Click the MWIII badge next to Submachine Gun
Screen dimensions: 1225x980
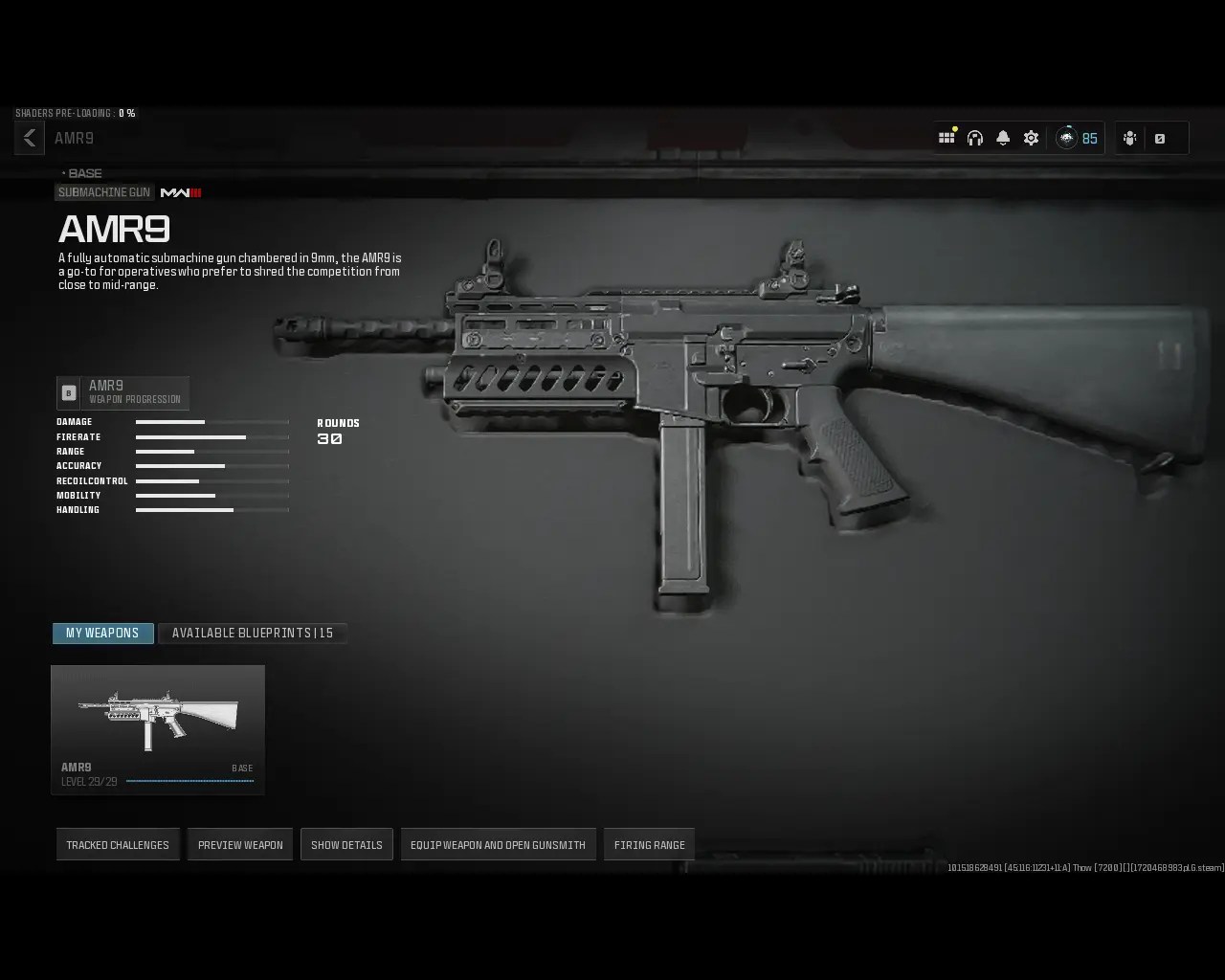(183, 192)
